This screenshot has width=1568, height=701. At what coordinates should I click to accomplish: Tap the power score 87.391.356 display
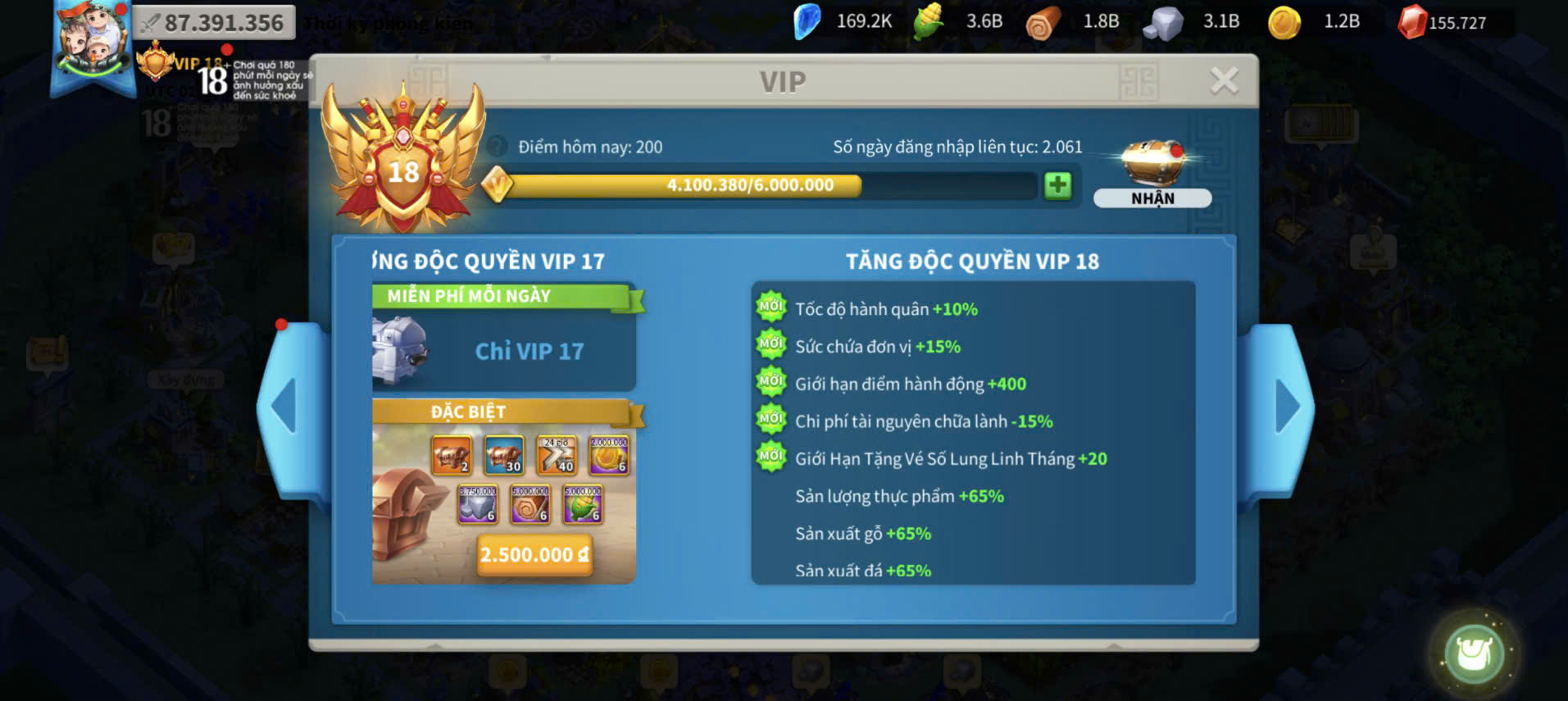click(214, 23)
